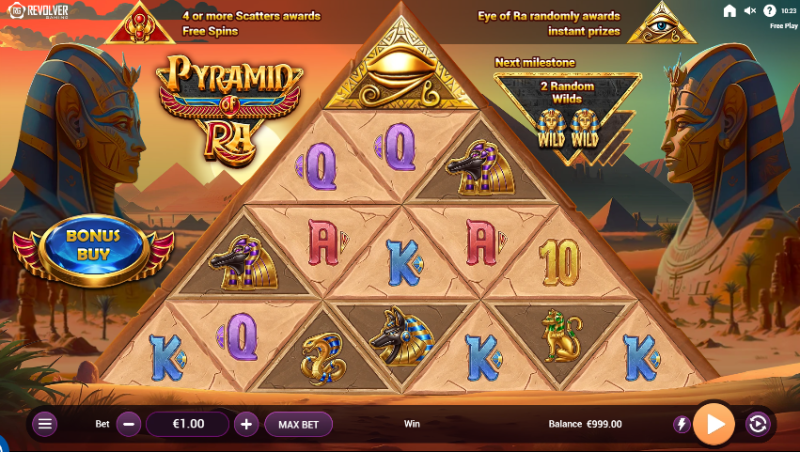Unmute the game sound

pos(750,11)
